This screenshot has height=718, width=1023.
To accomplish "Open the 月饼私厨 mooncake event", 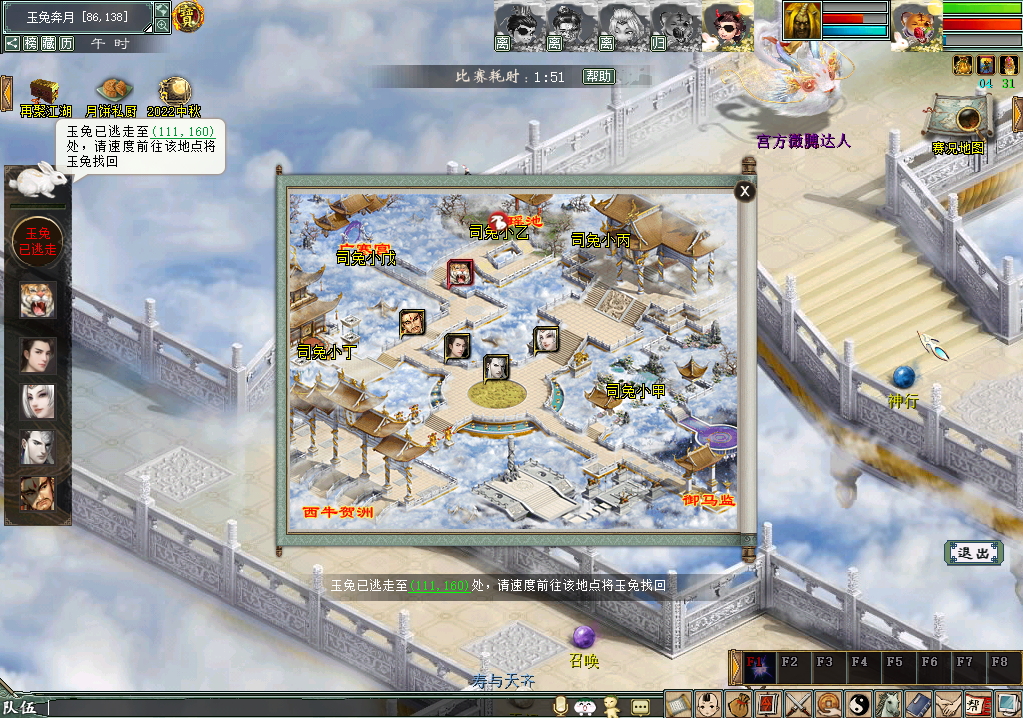I will (x=111, y=93).
